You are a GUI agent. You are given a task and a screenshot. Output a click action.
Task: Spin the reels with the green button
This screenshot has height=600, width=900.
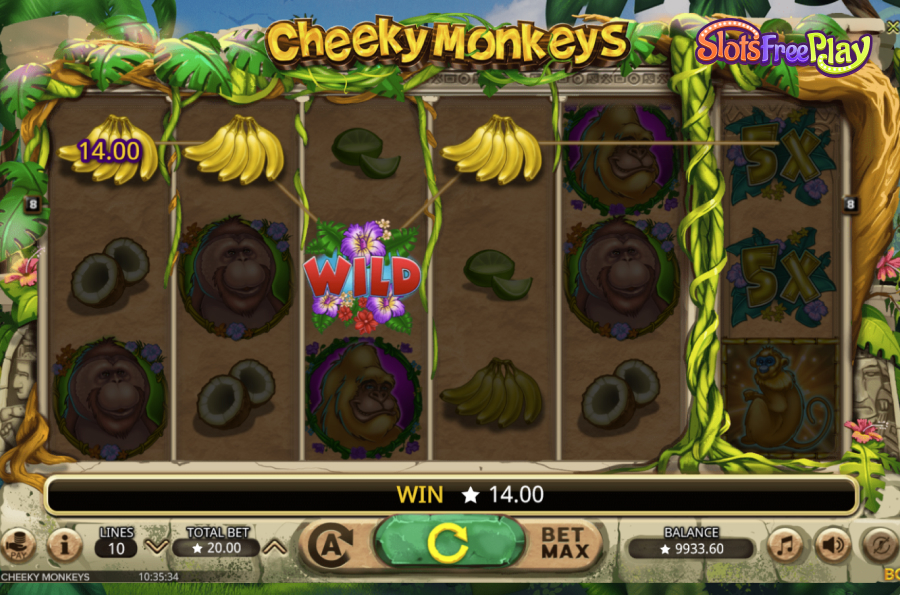coord(448,544)
